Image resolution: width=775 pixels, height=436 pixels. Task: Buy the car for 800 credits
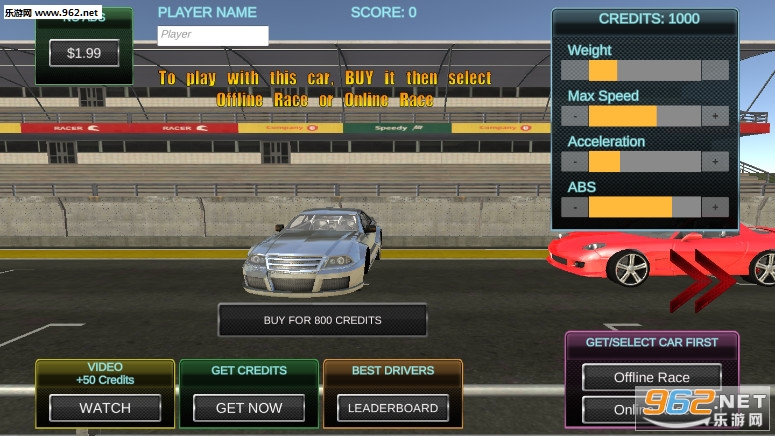pyautogui.click(x=322, y=320)
